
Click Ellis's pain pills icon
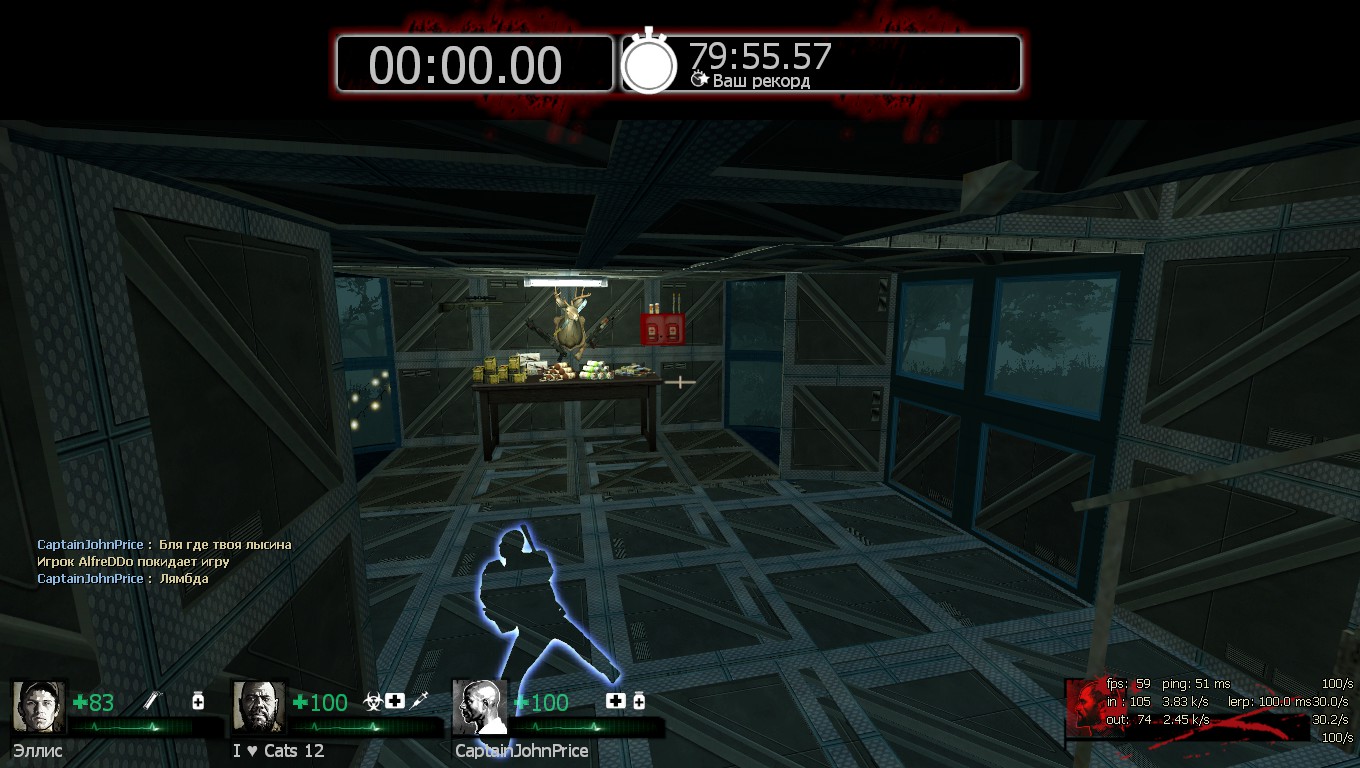click(x=198, y=701)
